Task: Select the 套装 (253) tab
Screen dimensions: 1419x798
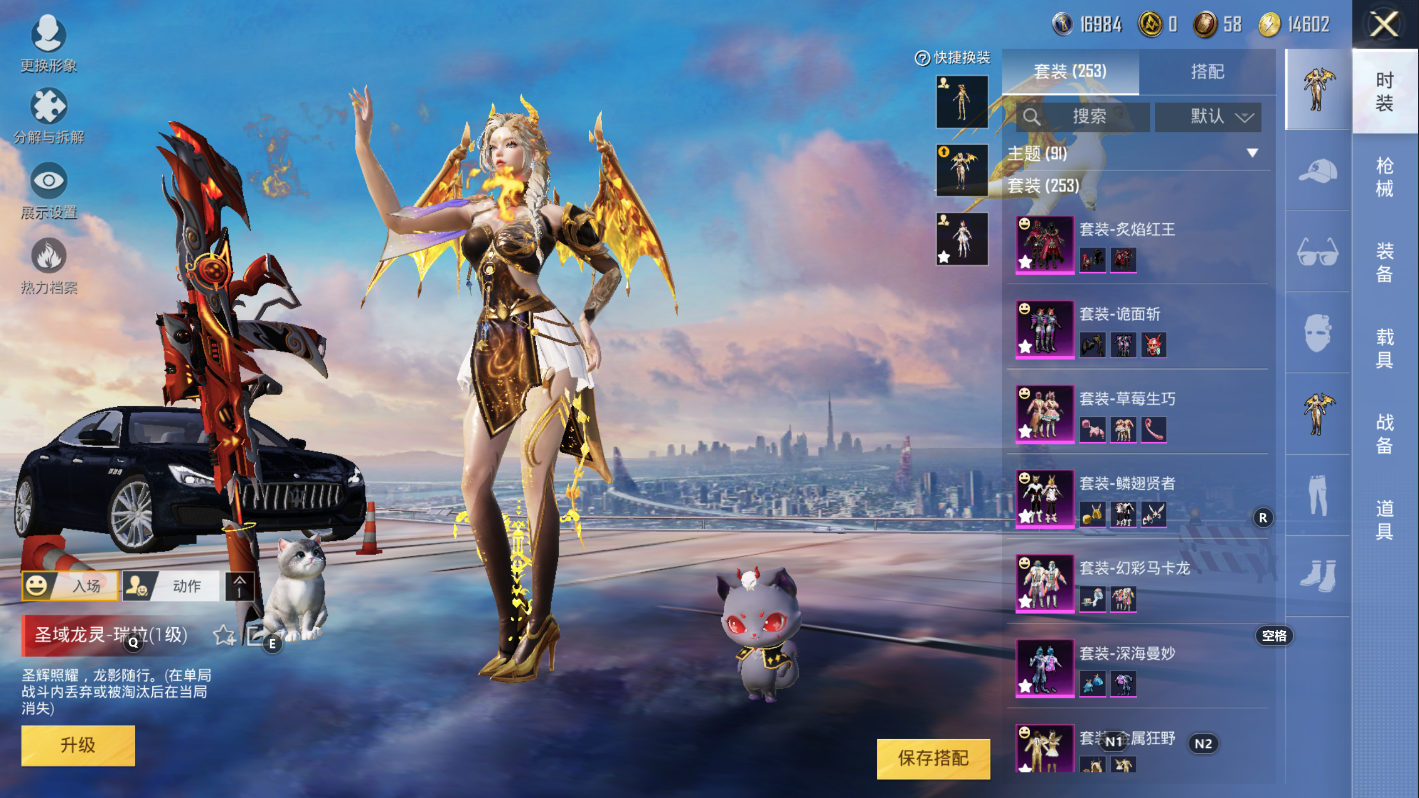Action: point(1070,72)
